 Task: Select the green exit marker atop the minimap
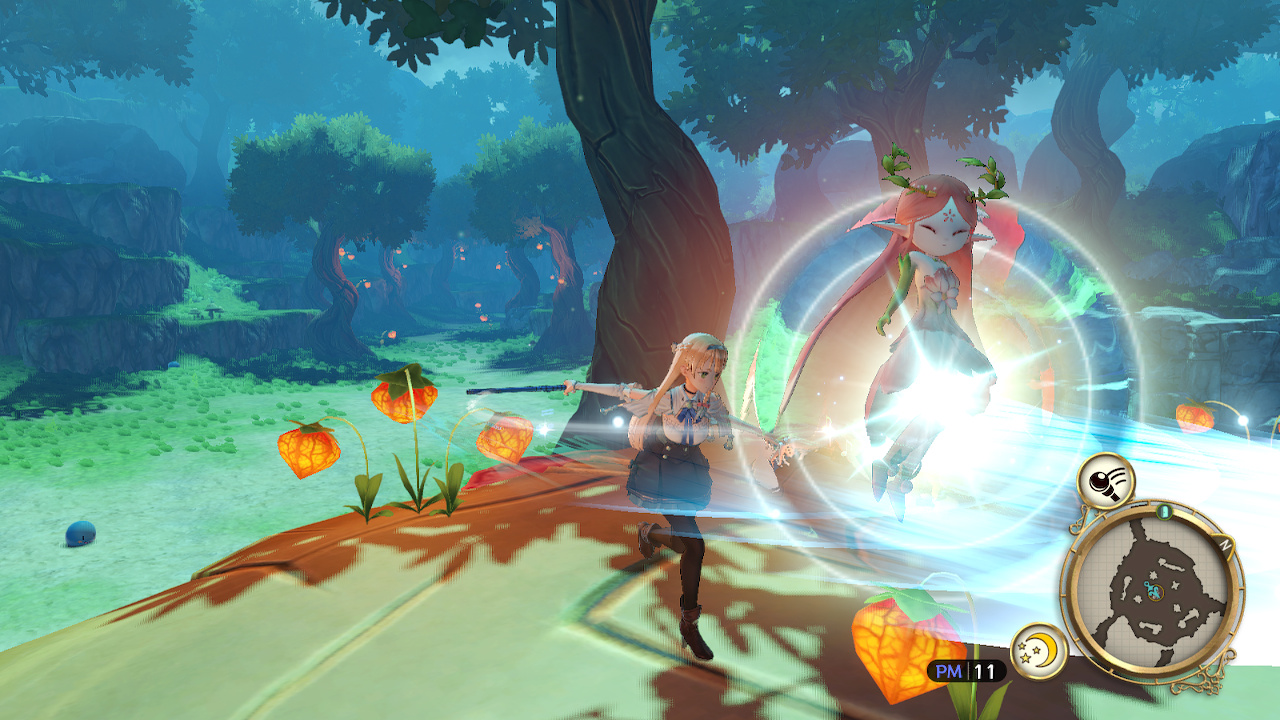pyautogui.click(x=1164, y=512)
